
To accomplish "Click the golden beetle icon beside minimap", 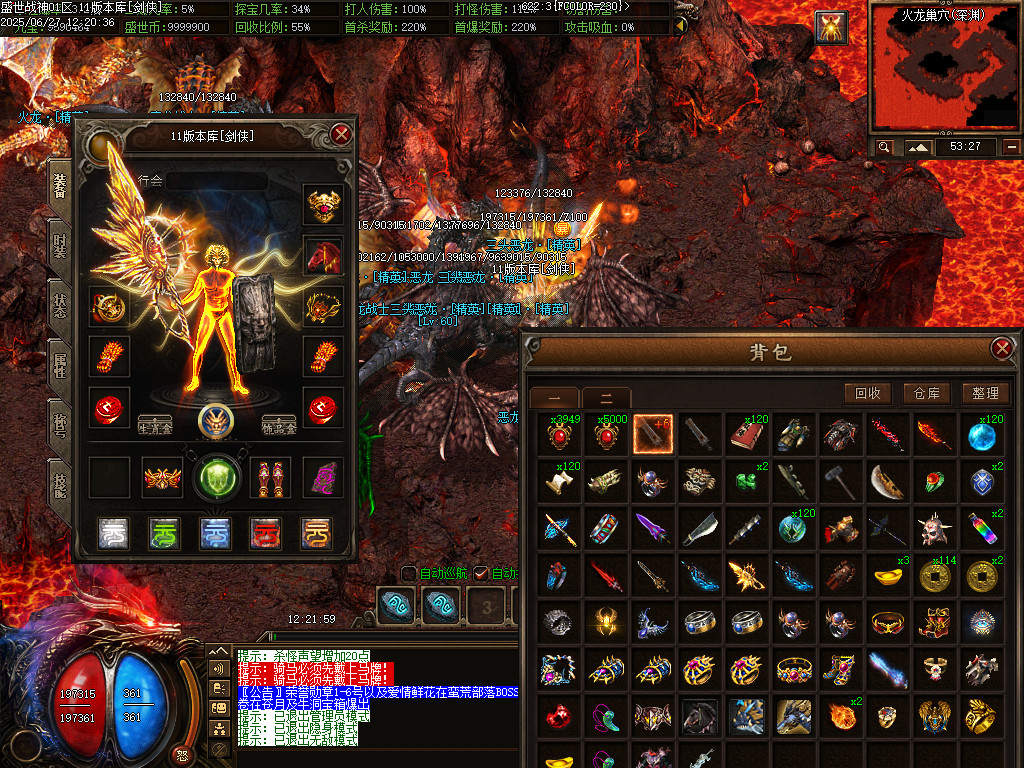I will (831, 27).
